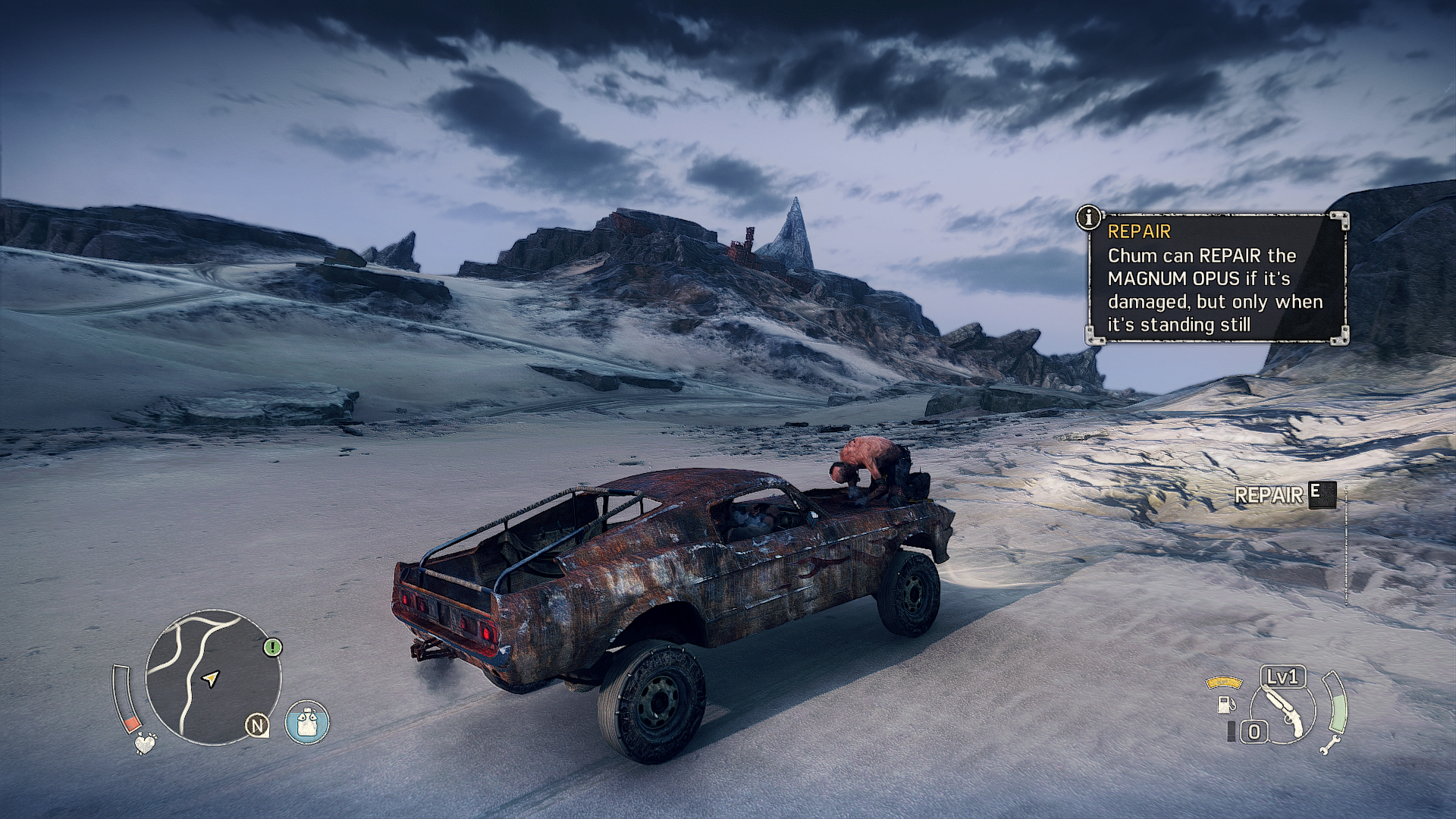
Task: Click the north compass marker on minimap
Action: (x=257, y=726)
